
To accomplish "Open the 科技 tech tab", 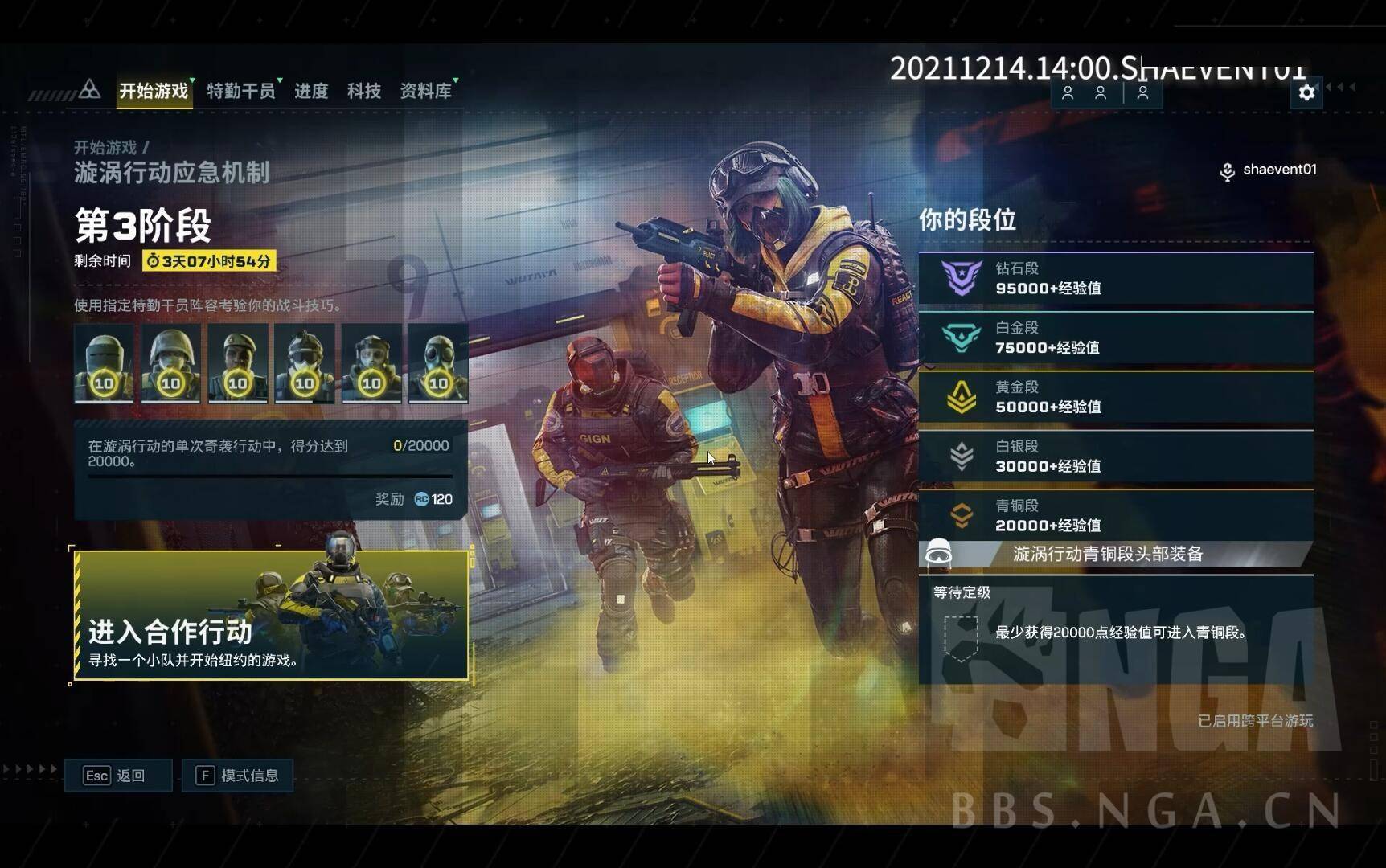I will coord(363,91).
